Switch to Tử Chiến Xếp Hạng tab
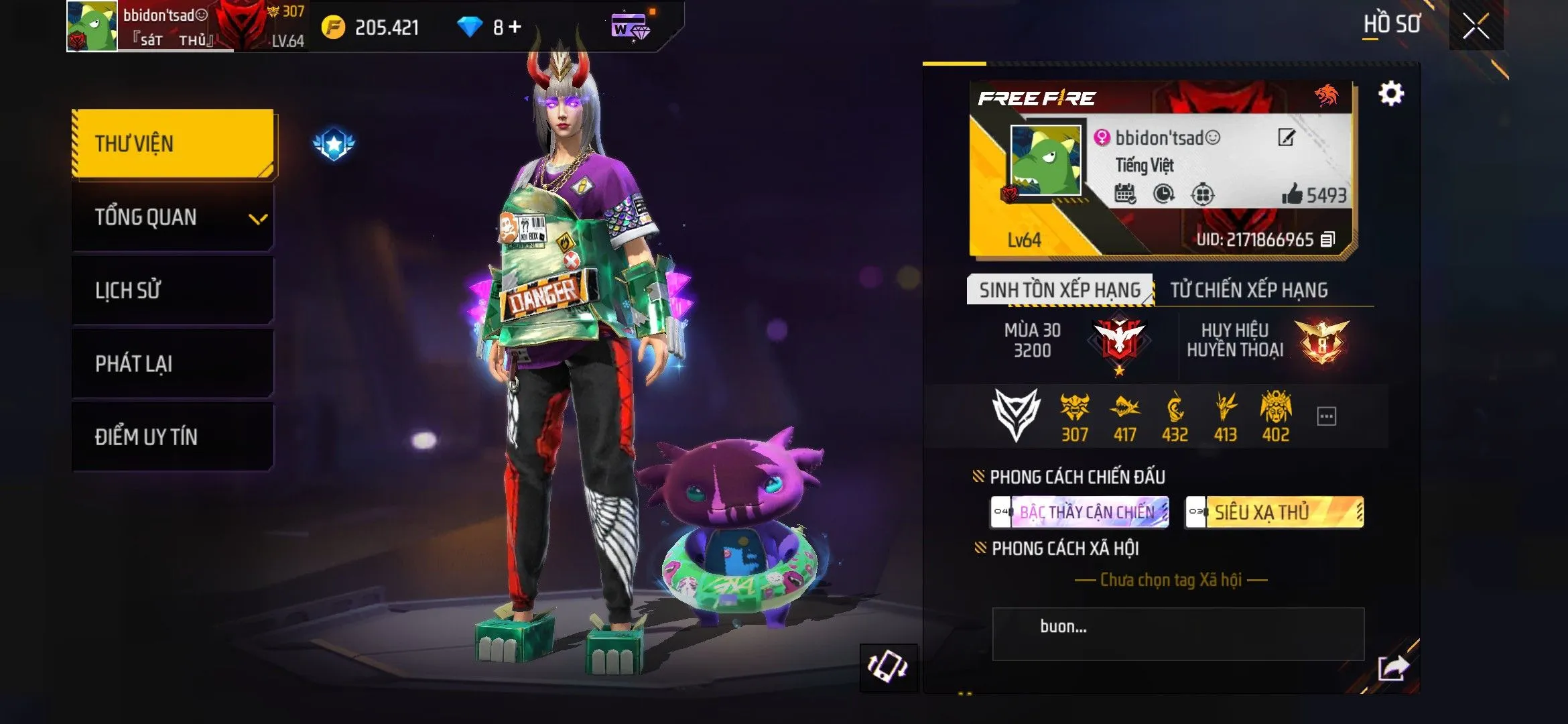The image size is (1568, 724). 1248,290
